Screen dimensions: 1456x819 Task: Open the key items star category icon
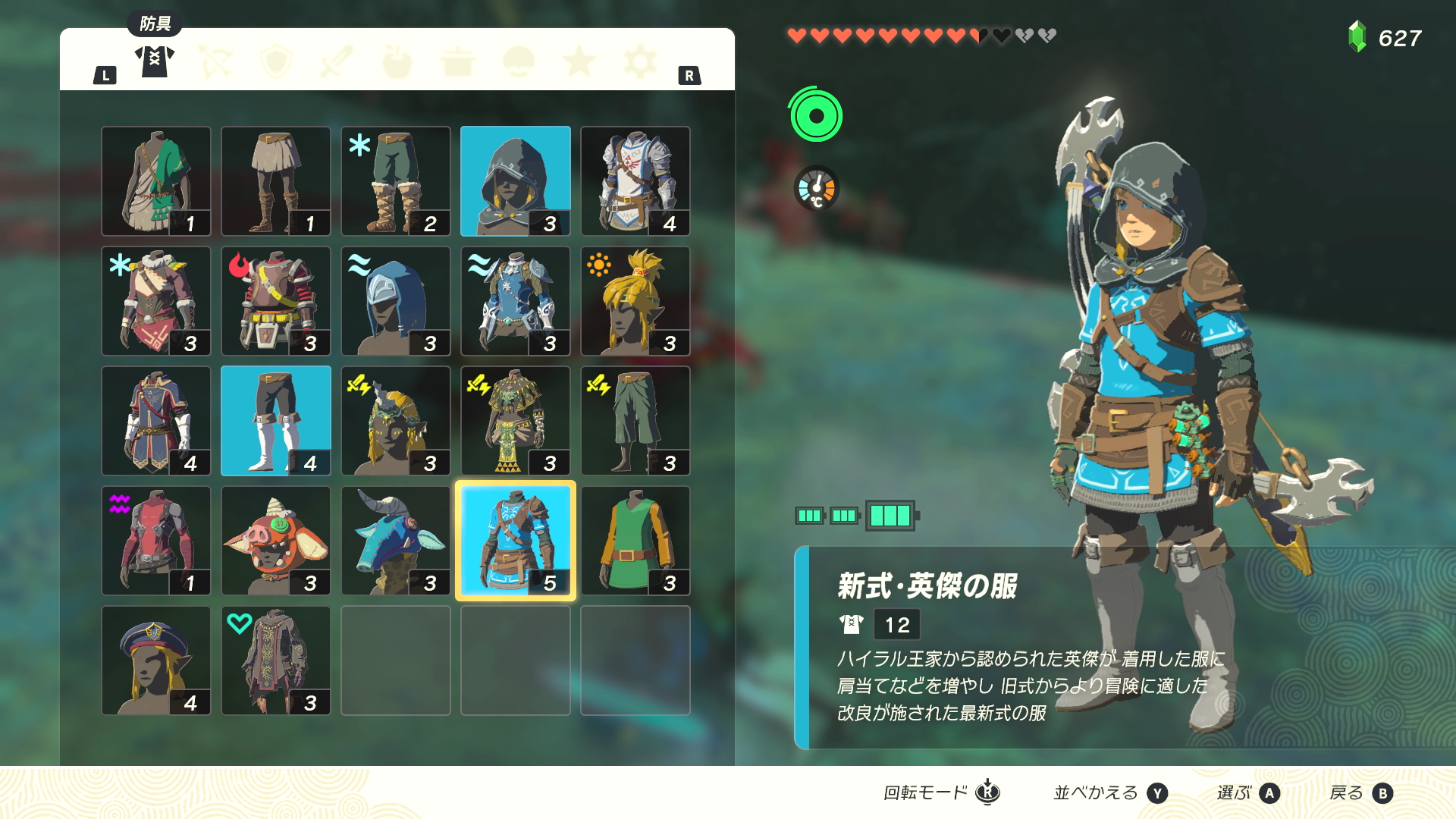tap(580, 61)
